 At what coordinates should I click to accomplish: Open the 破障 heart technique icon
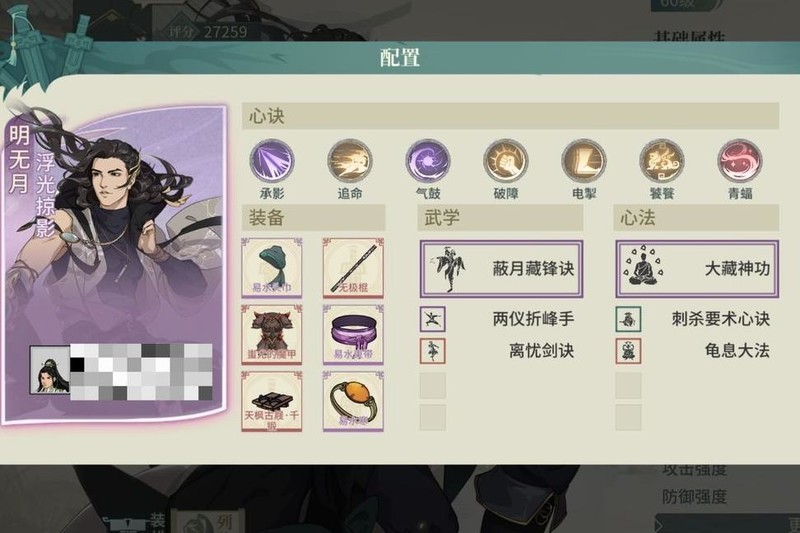(505, 160)
